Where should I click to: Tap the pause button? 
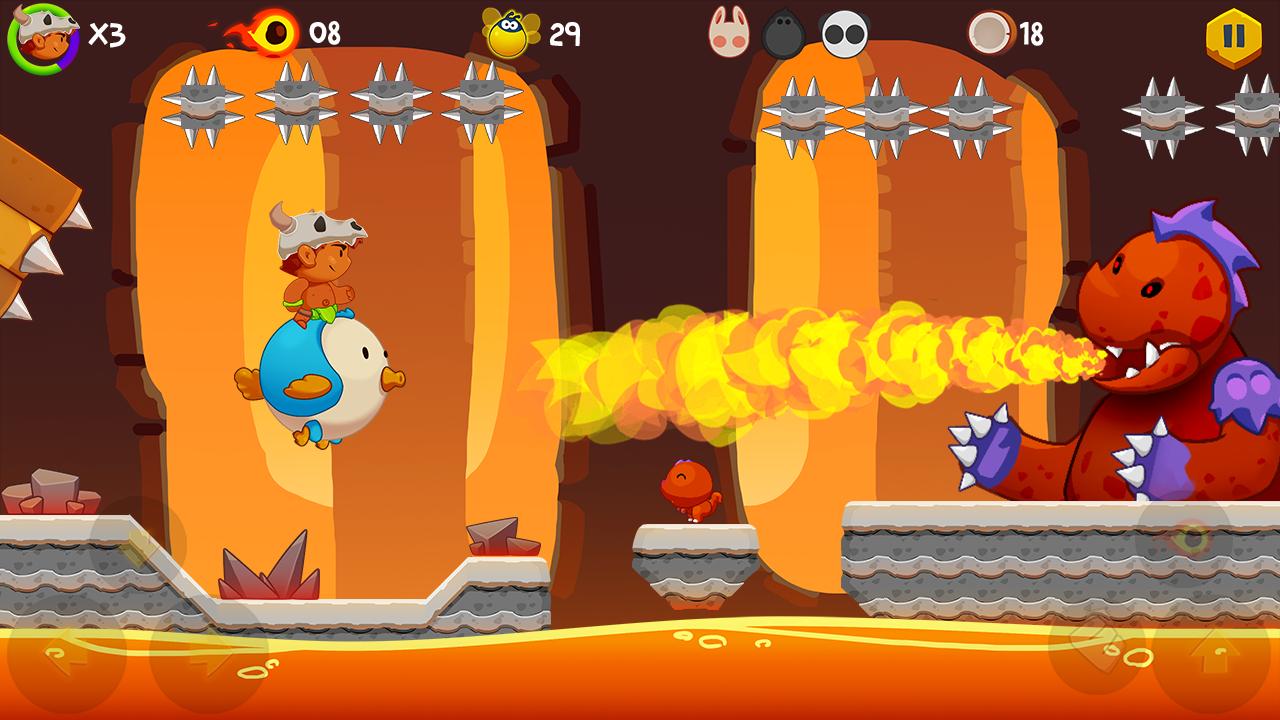pyautogui.click(x=1234, y=33)
